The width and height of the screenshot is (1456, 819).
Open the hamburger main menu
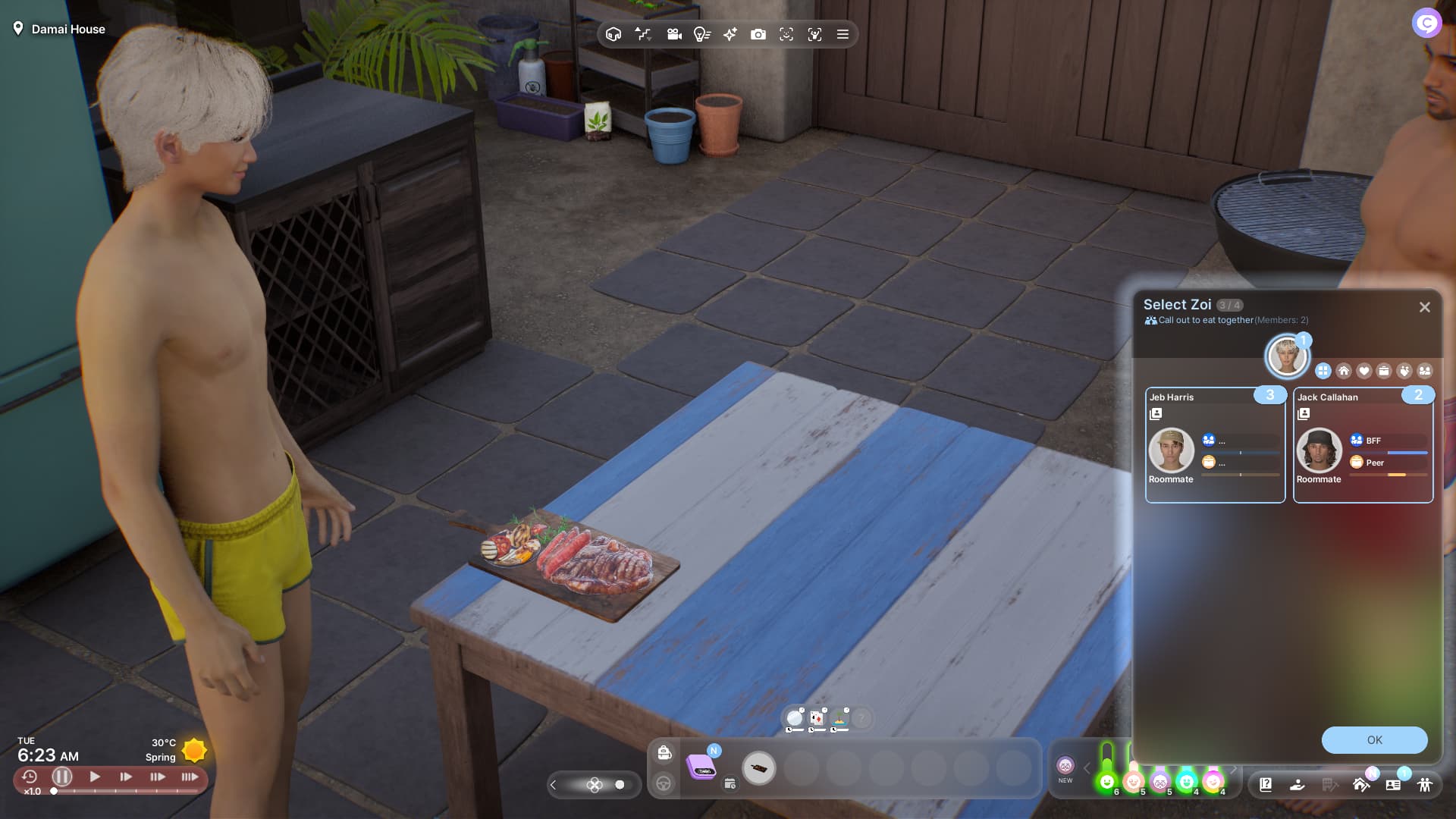843,34
